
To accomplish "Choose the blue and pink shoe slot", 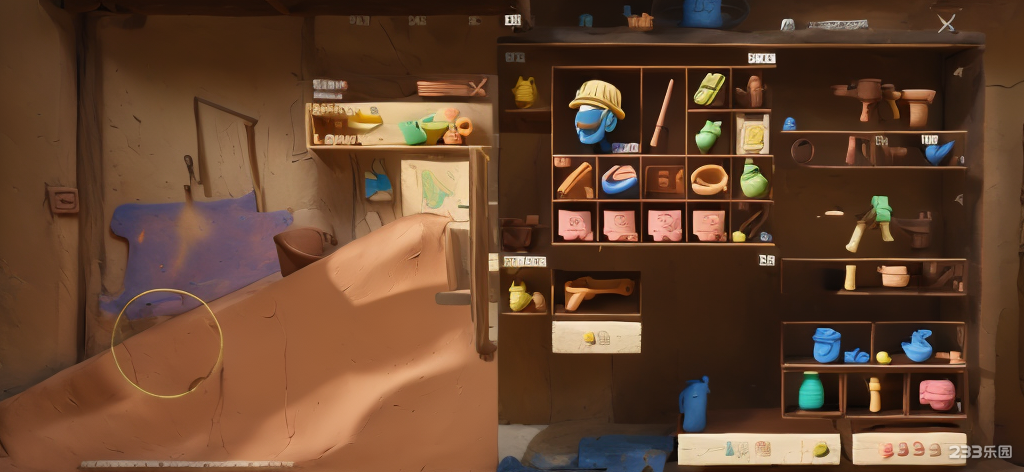I will click(x=619, y=179).
